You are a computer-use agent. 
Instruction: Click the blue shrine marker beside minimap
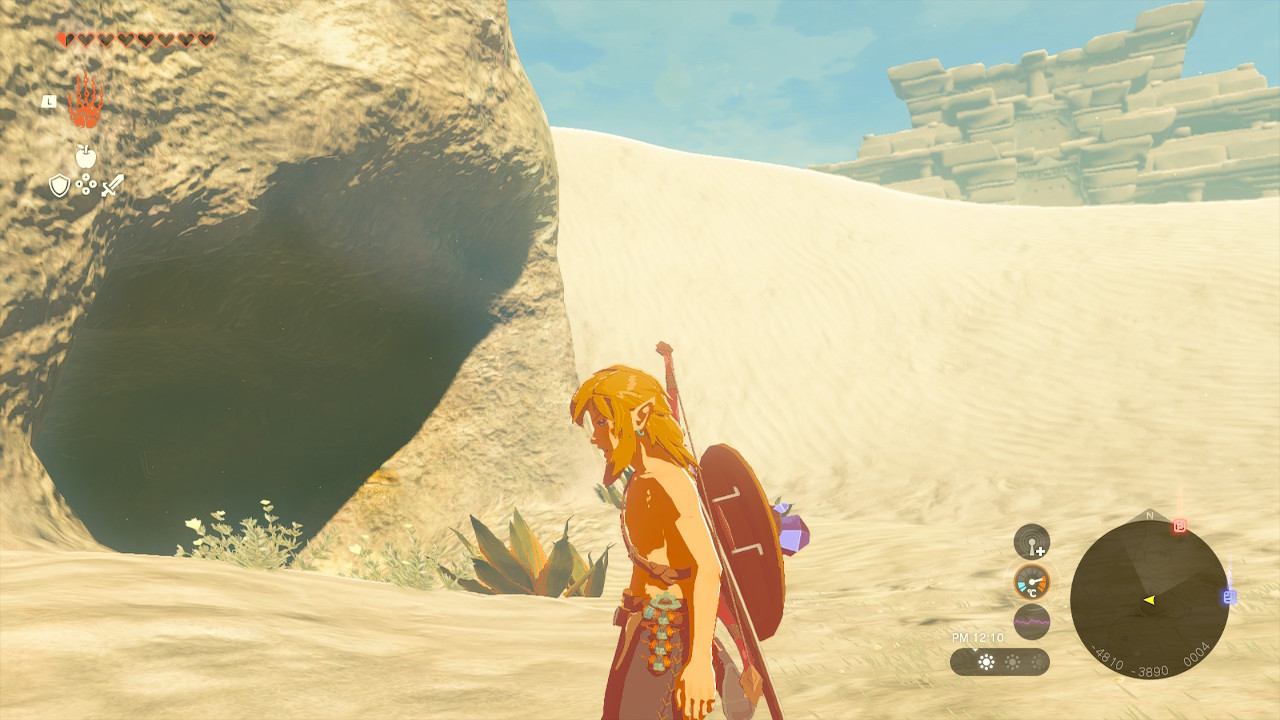(x=1229, y=597)
